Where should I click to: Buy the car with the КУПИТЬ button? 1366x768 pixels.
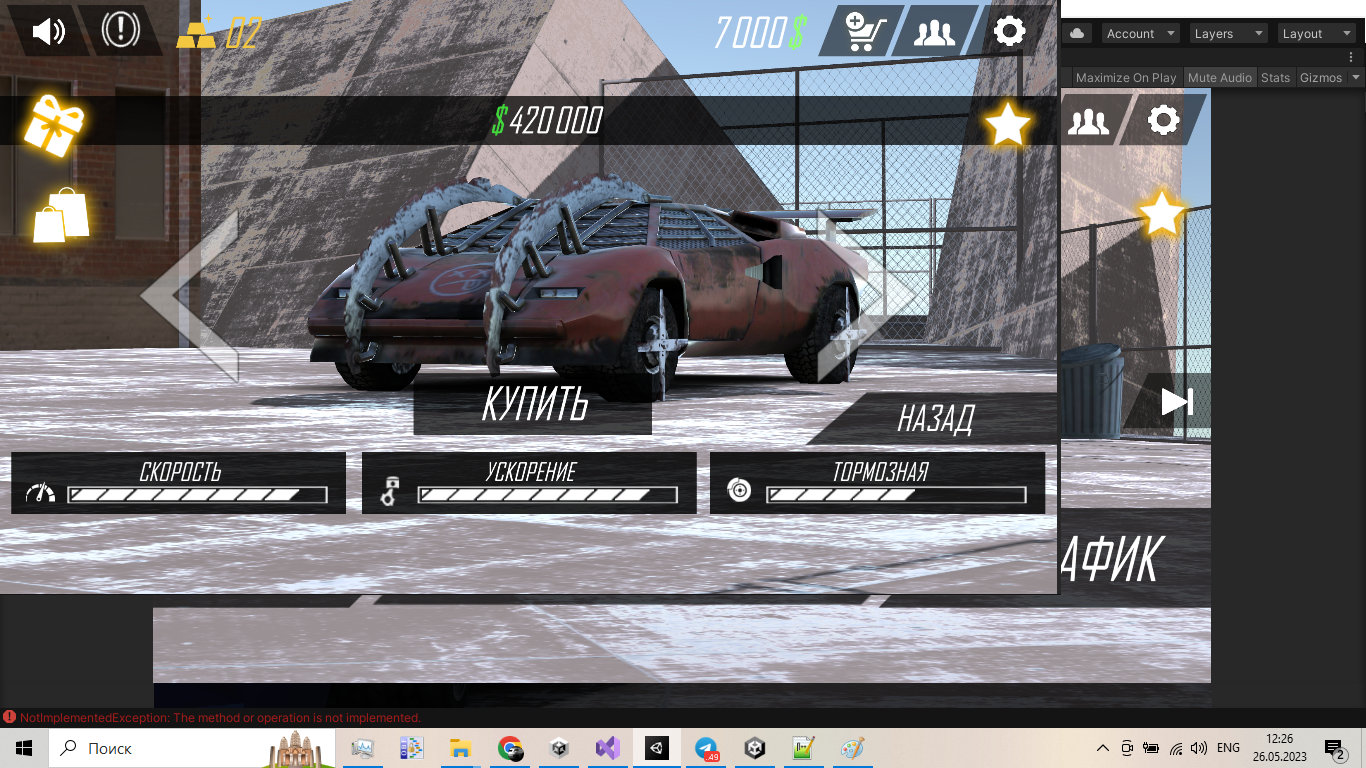click(x=533, y=403)
